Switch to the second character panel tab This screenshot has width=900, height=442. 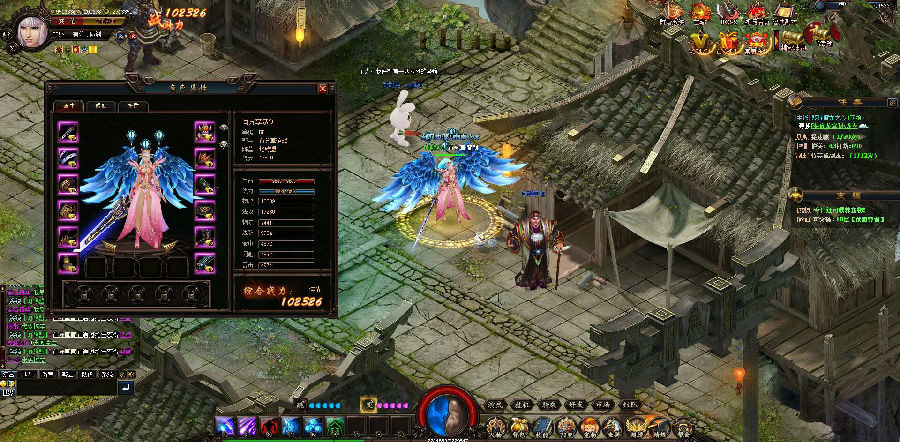point(100,104)
